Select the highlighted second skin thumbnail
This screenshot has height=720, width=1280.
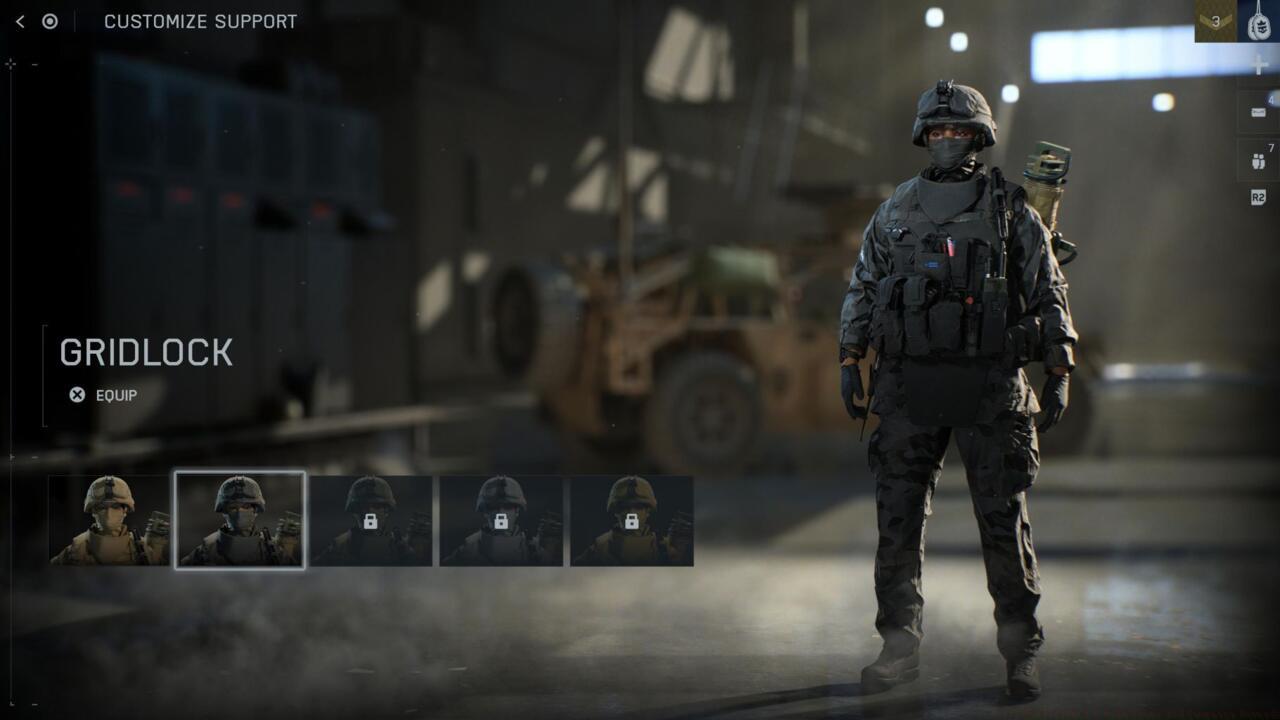(x=240, y=521)
